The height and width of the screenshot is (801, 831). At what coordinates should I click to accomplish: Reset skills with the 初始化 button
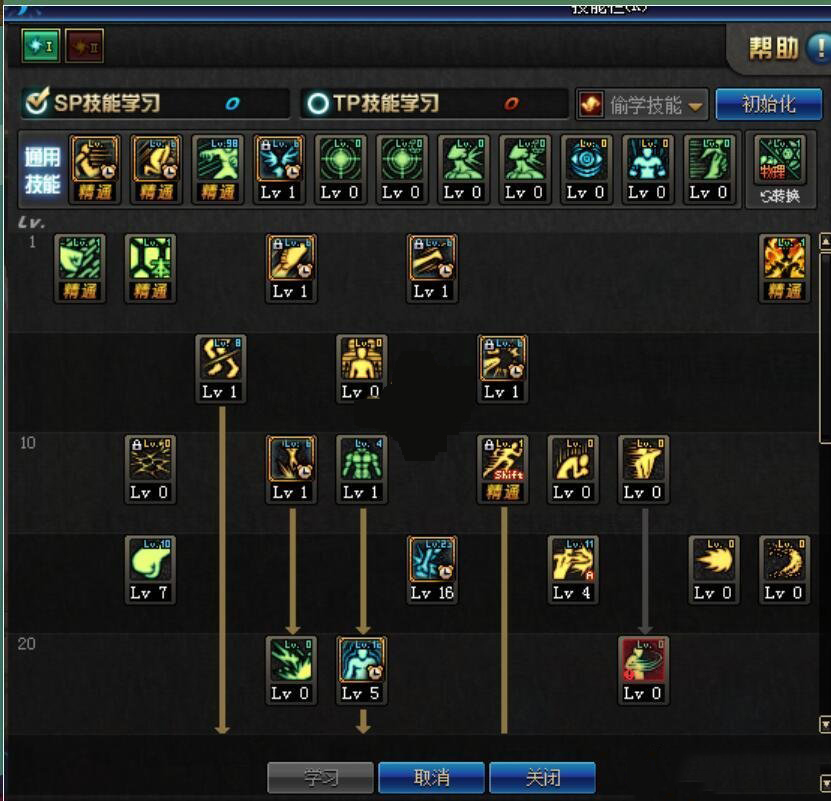(768, 104)
